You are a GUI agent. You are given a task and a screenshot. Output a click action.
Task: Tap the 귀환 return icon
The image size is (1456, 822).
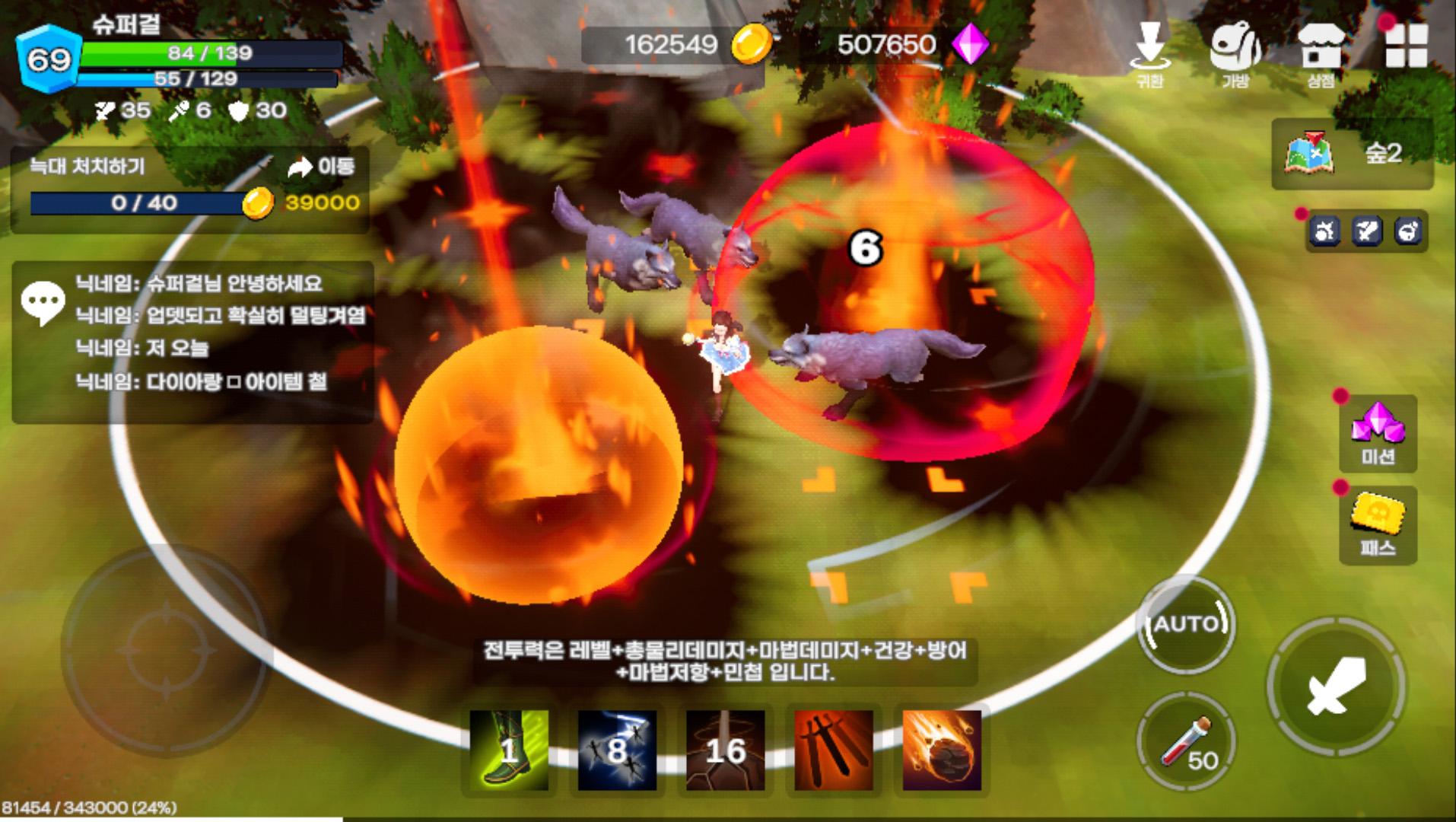[x=1149, y=52]
